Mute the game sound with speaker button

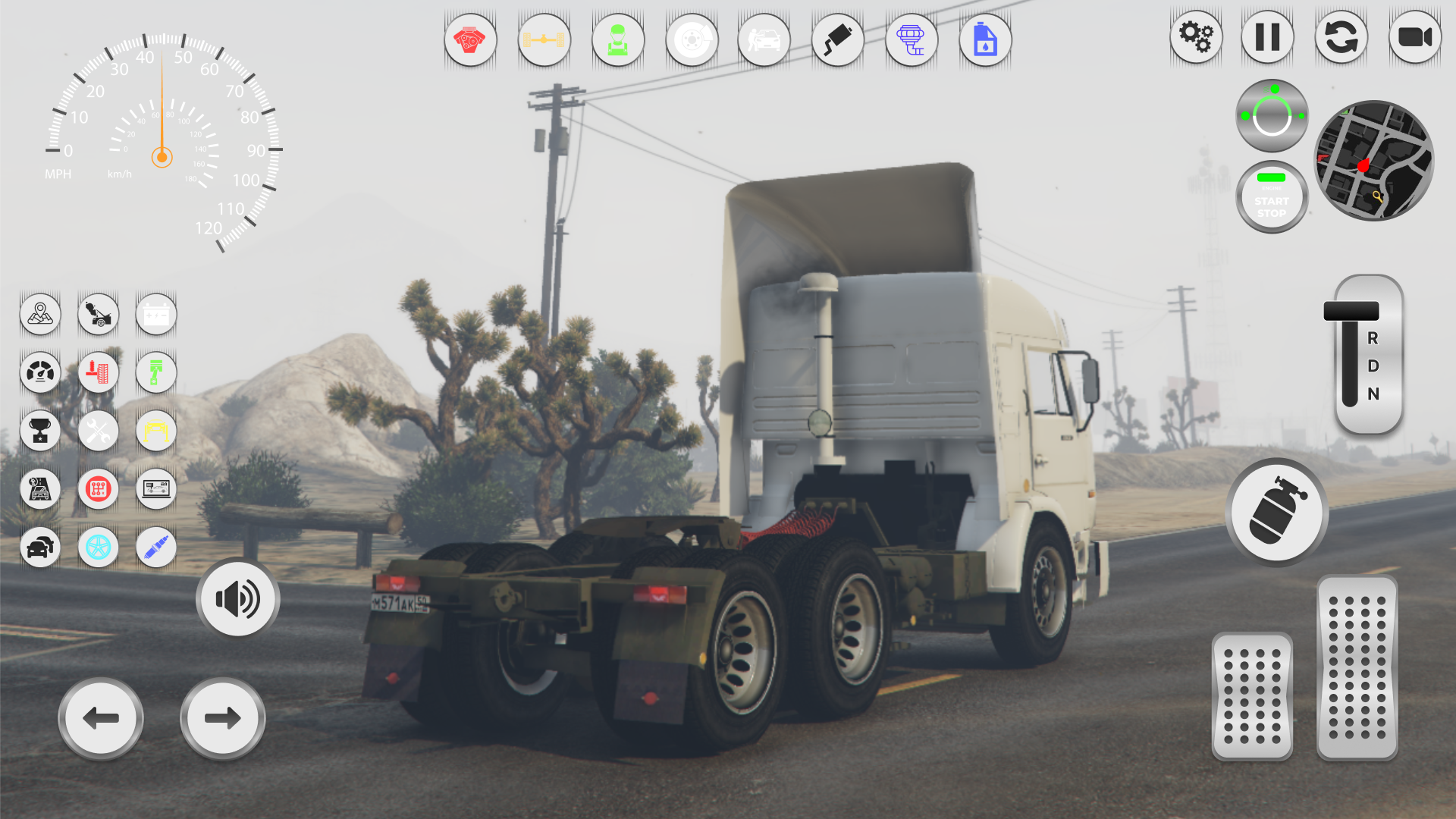tap(237, 598)
